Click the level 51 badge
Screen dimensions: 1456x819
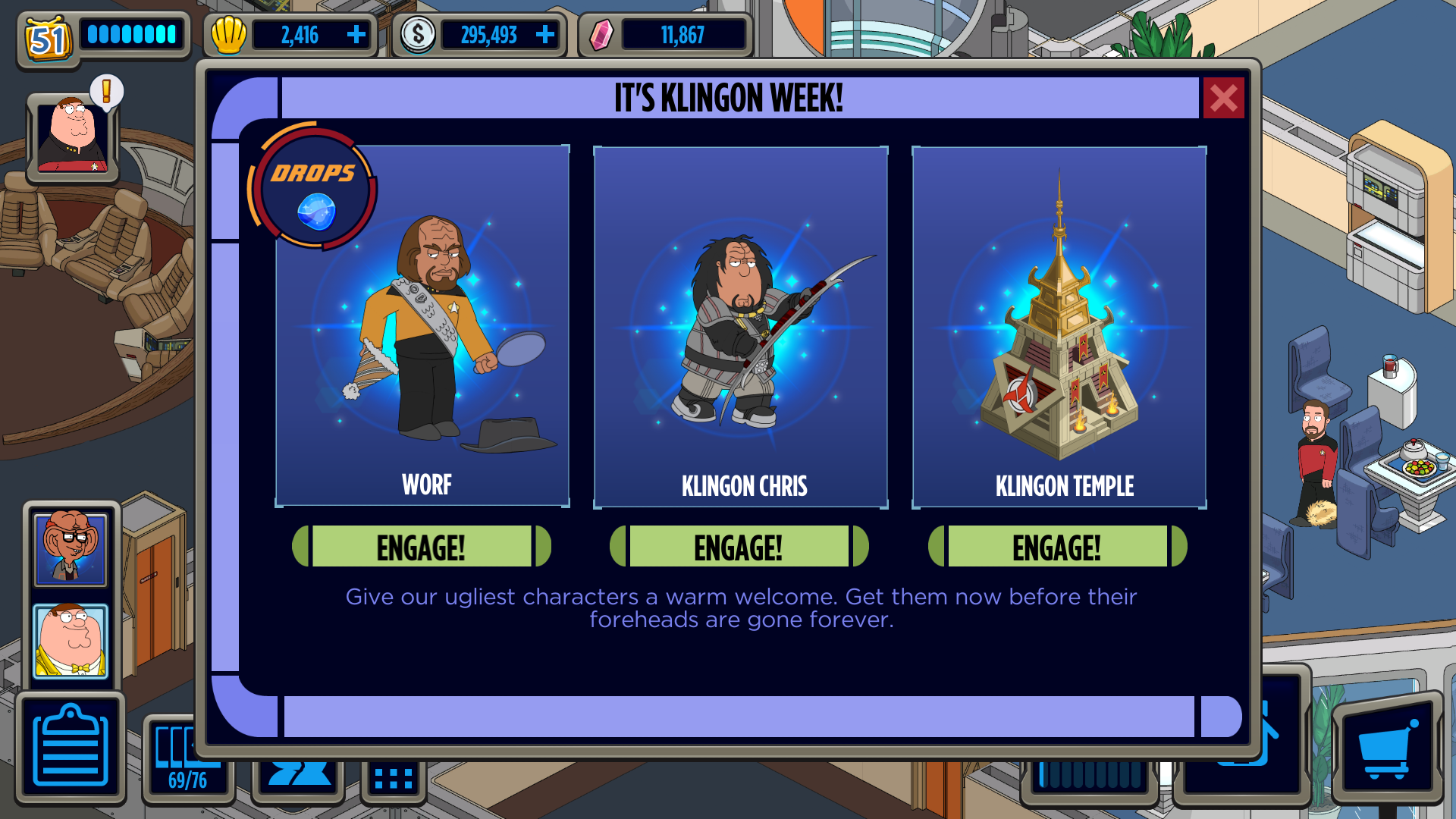[48, 39]
